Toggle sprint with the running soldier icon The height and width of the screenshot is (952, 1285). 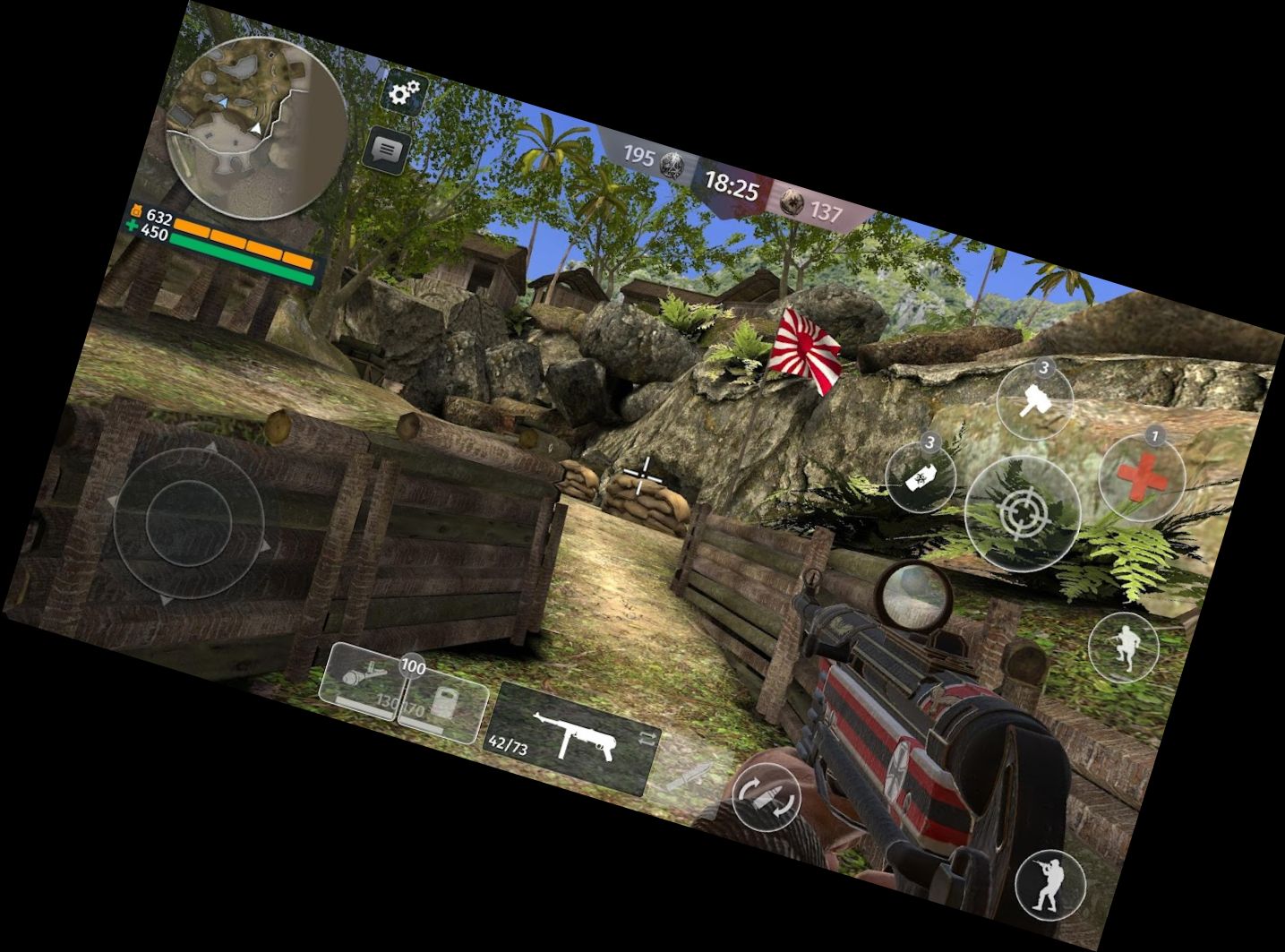pos(1127,648)
